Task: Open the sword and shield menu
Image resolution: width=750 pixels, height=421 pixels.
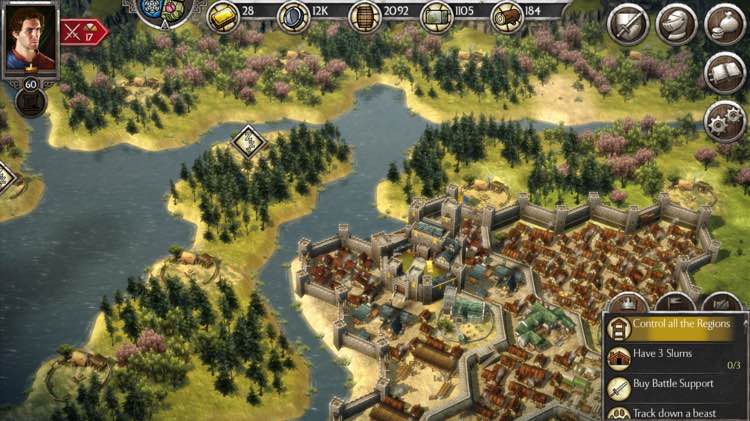Action: [628, 24]
